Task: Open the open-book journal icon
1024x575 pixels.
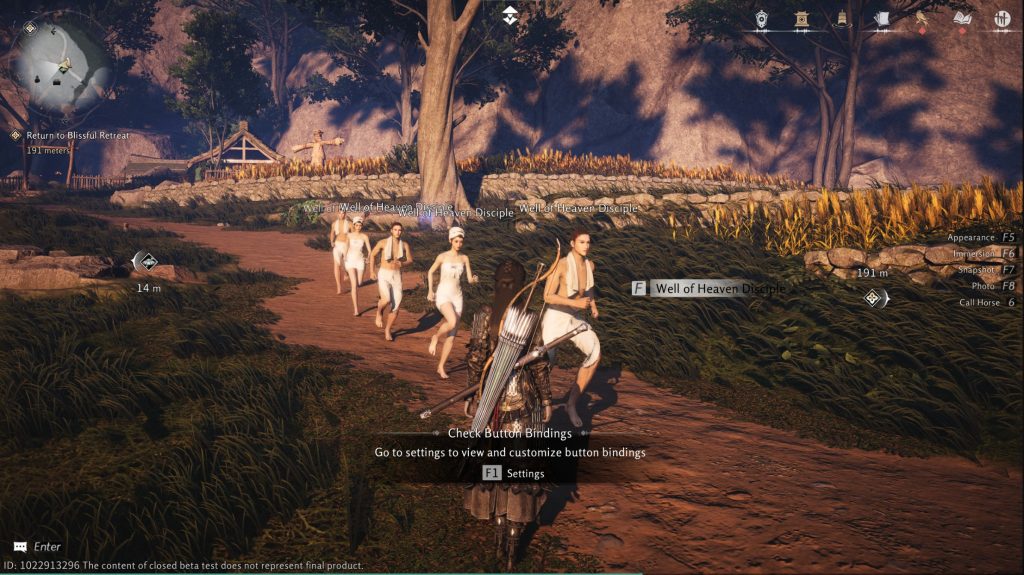Action: [963, 18]
